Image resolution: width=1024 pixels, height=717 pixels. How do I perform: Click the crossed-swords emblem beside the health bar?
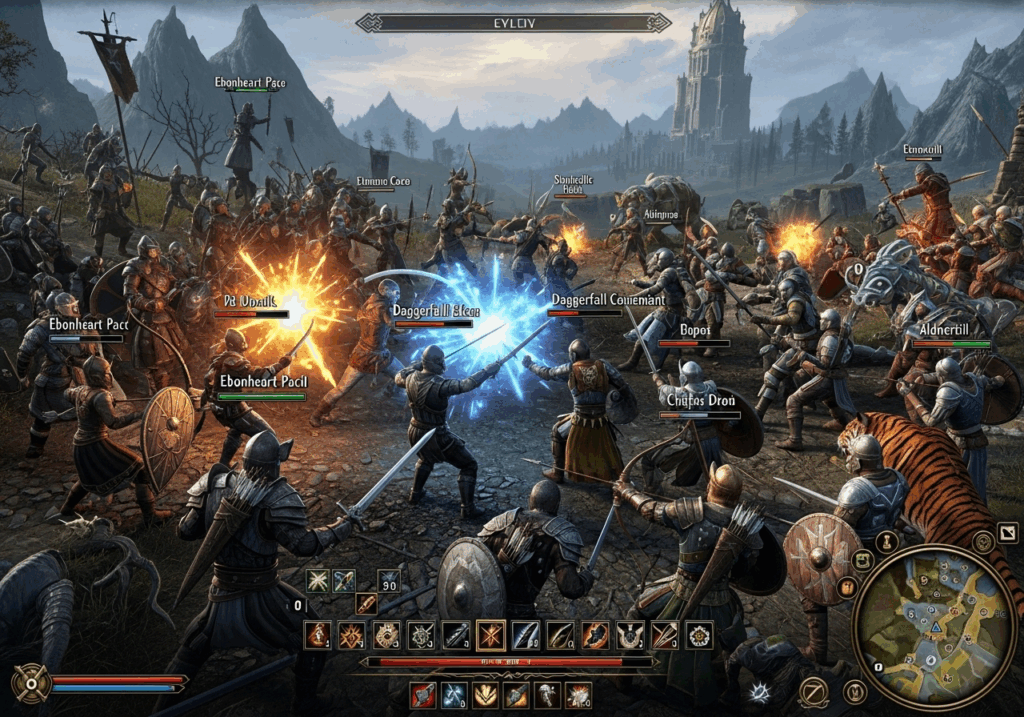pos(31,683)
